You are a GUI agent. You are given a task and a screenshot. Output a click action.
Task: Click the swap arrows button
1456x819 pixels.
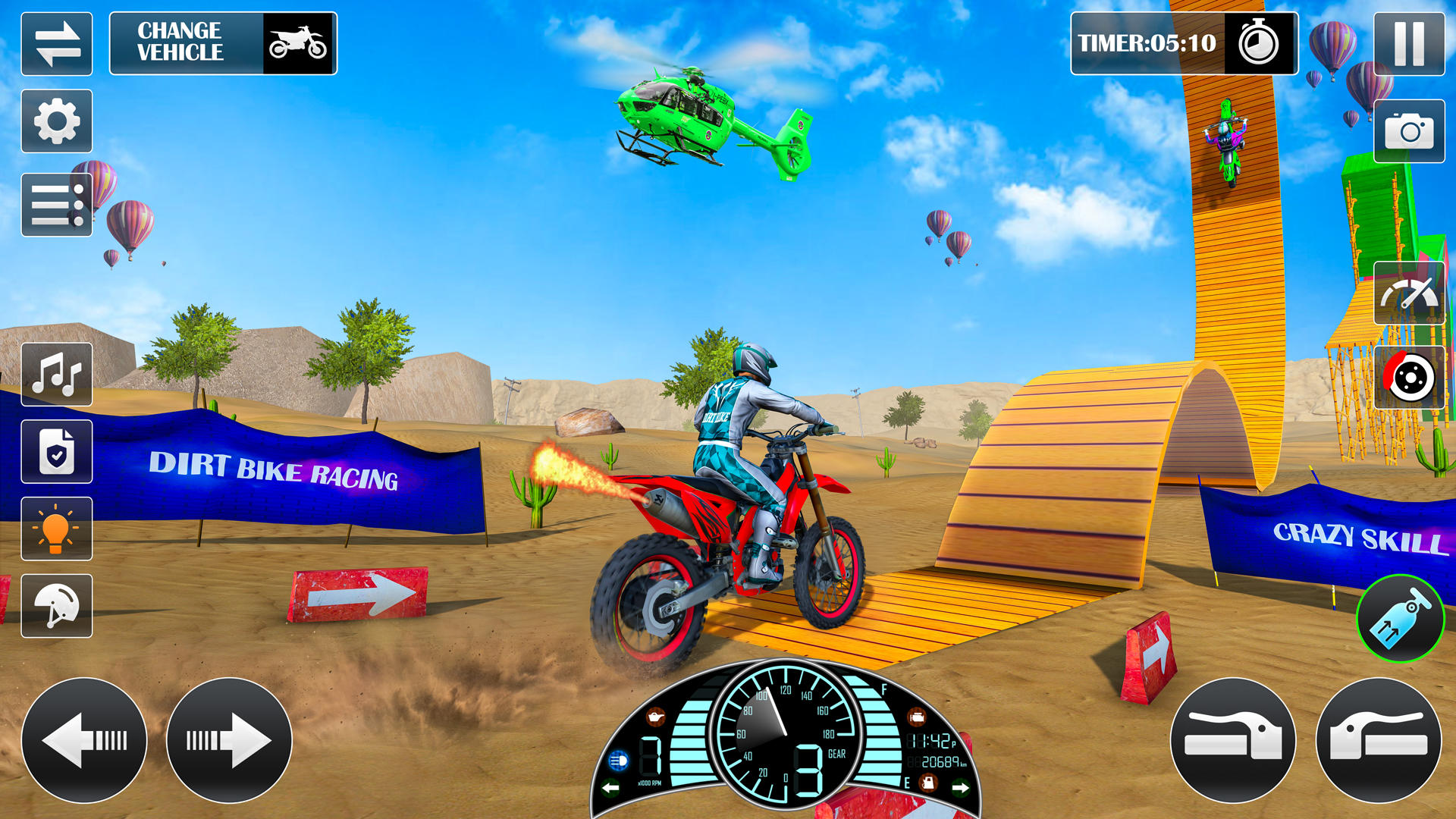pyautogui.click(x=57, y=44)
